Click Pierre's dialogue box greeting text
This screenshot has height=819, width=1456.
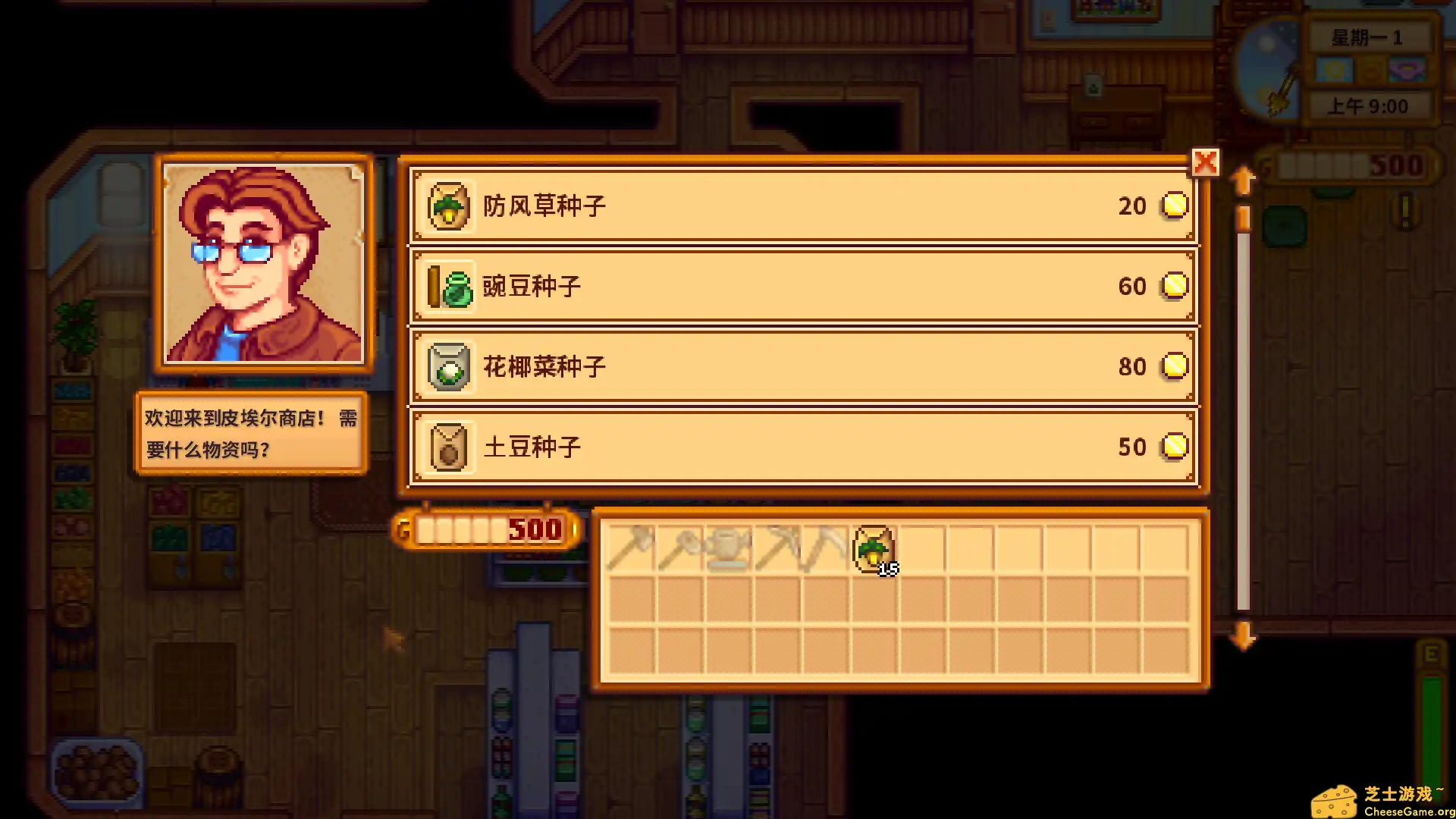pos(250,434)
